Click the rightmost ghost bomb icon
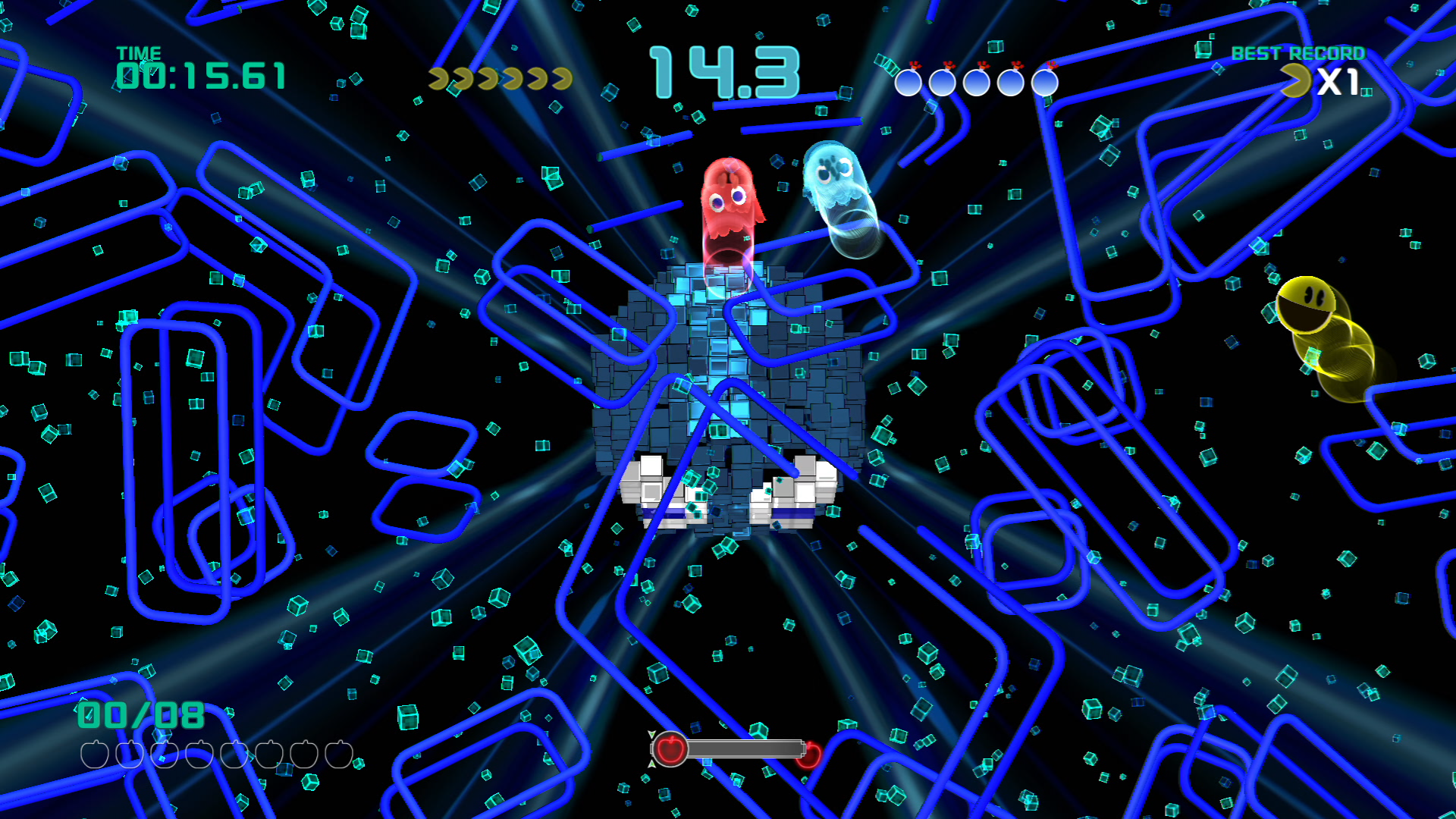The image size is (1456, 819). (x=1045, y=82)
